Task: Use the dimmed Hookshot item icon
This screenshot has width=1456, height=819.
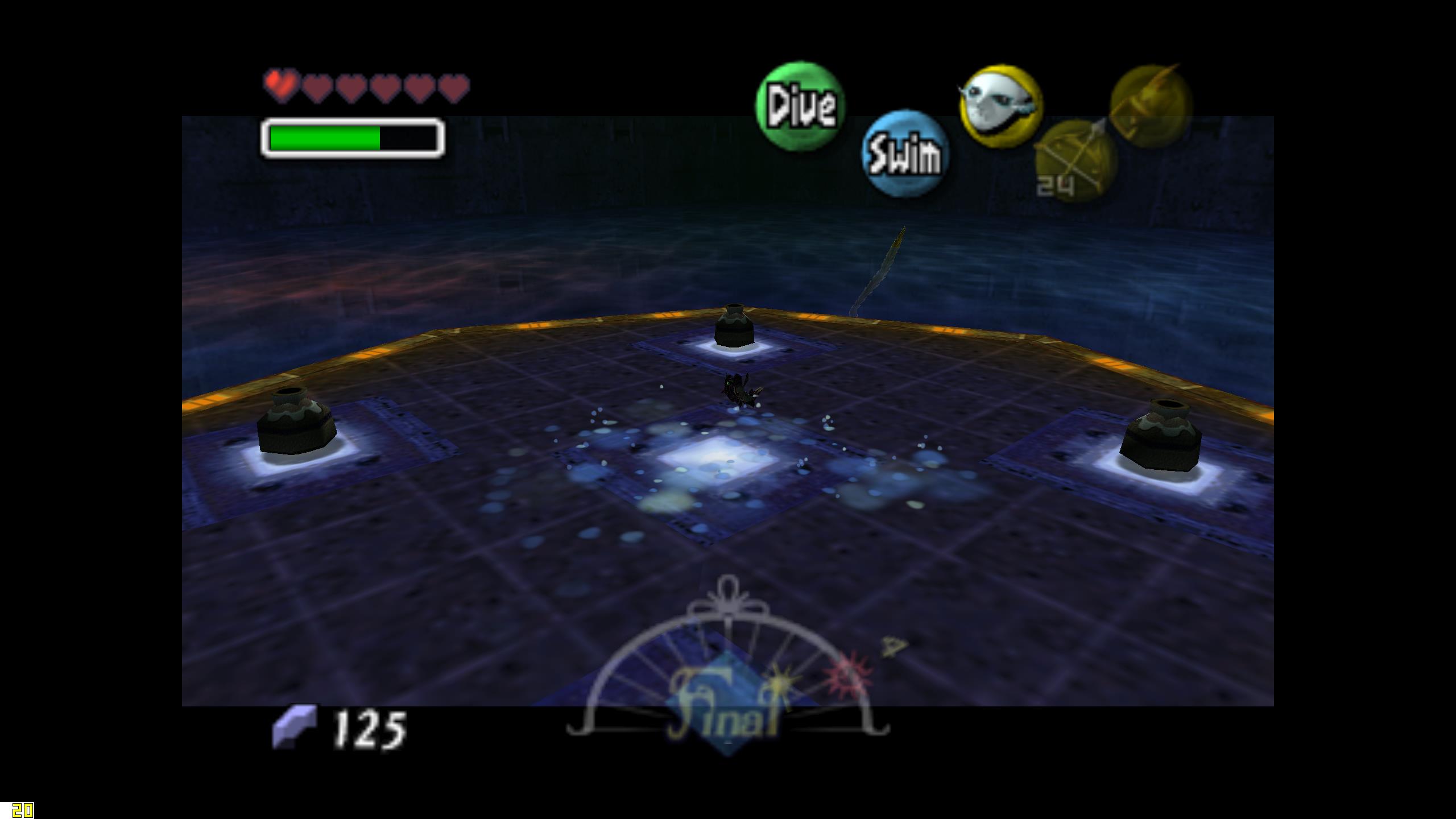Action: tap(1151, 106)
